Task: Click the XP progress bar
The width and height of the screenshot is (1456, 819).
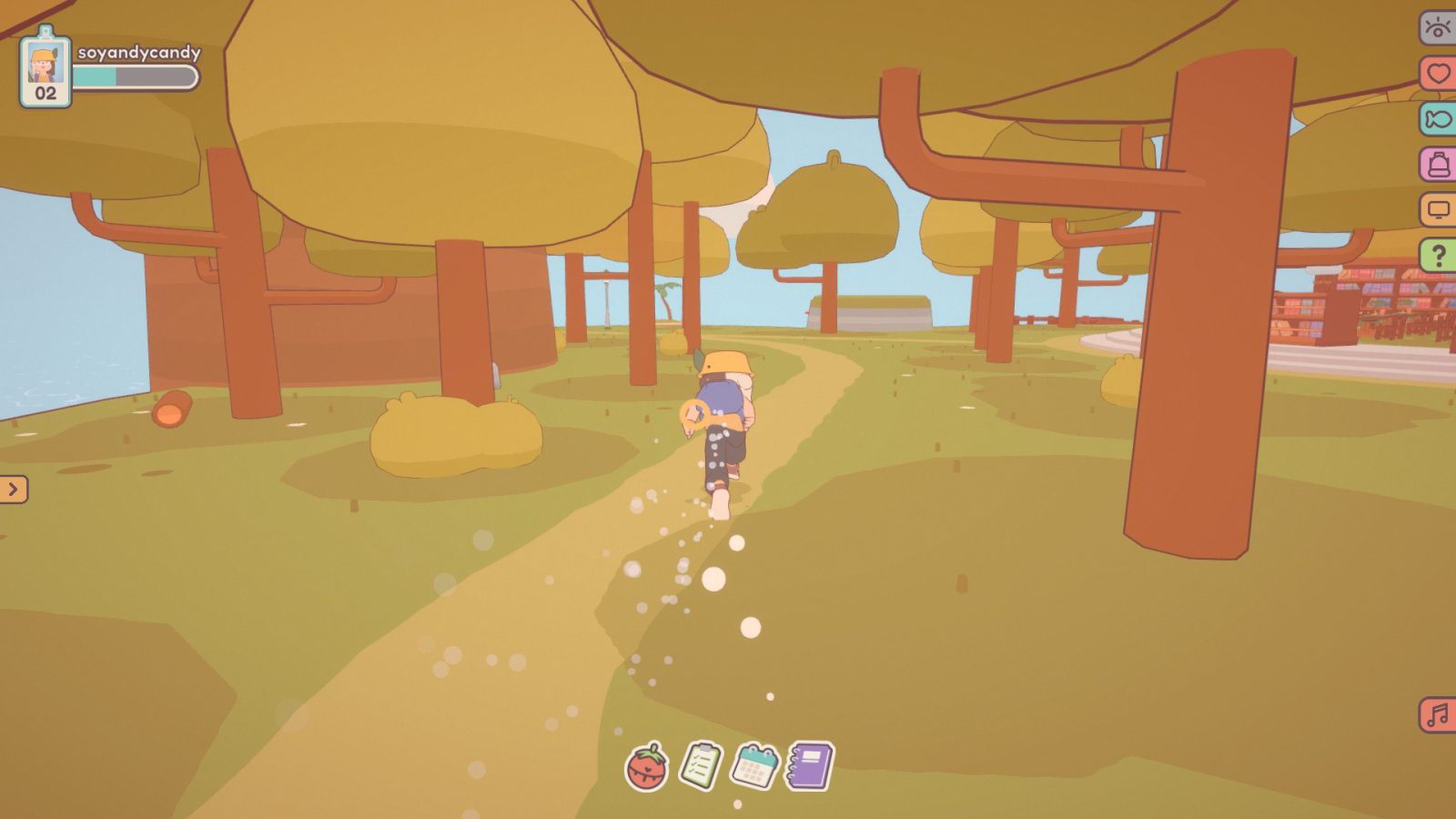Action: (x=136, y=77)
